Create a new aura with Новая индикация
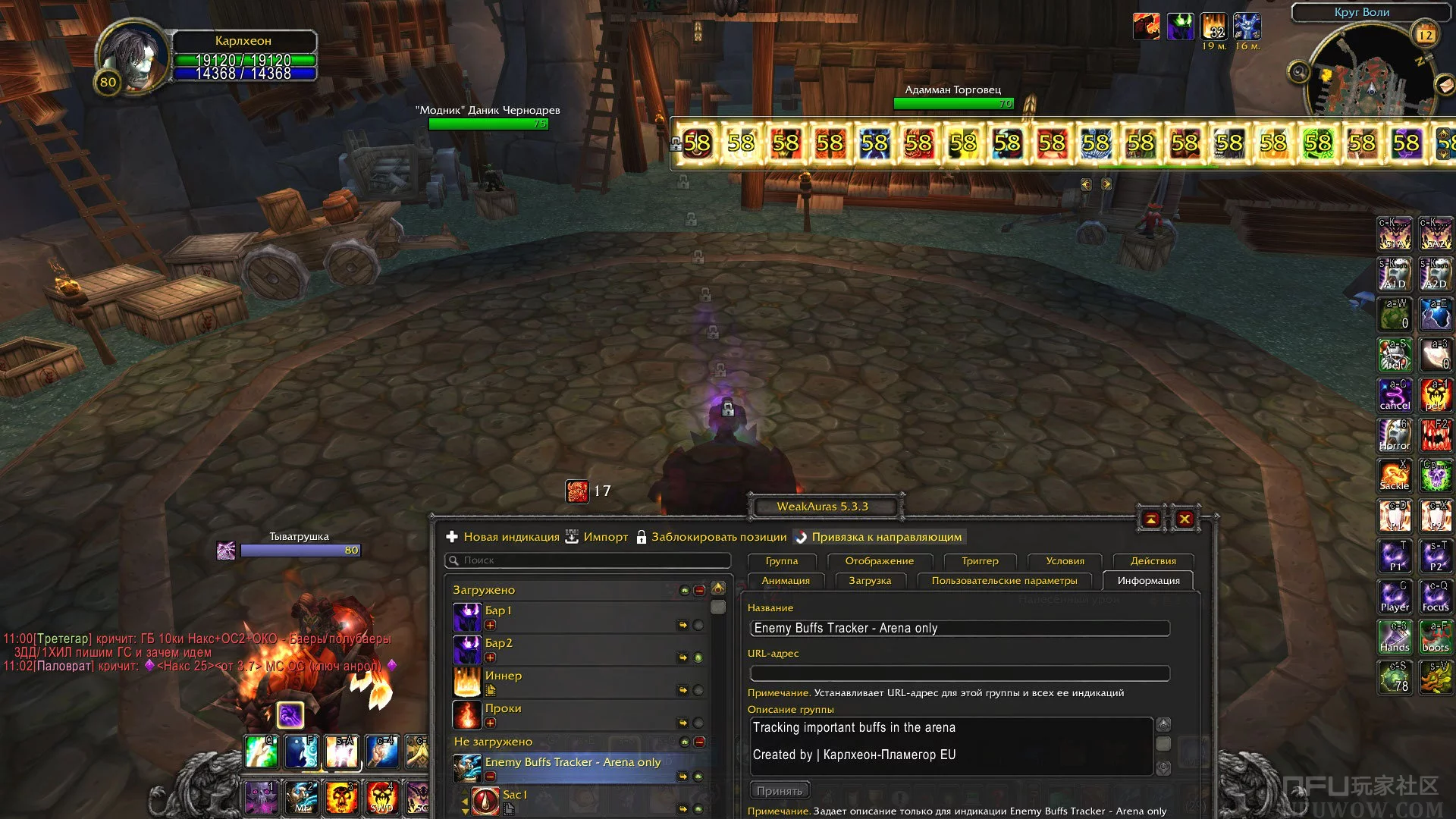The image size is (1456, 819). 504,537
